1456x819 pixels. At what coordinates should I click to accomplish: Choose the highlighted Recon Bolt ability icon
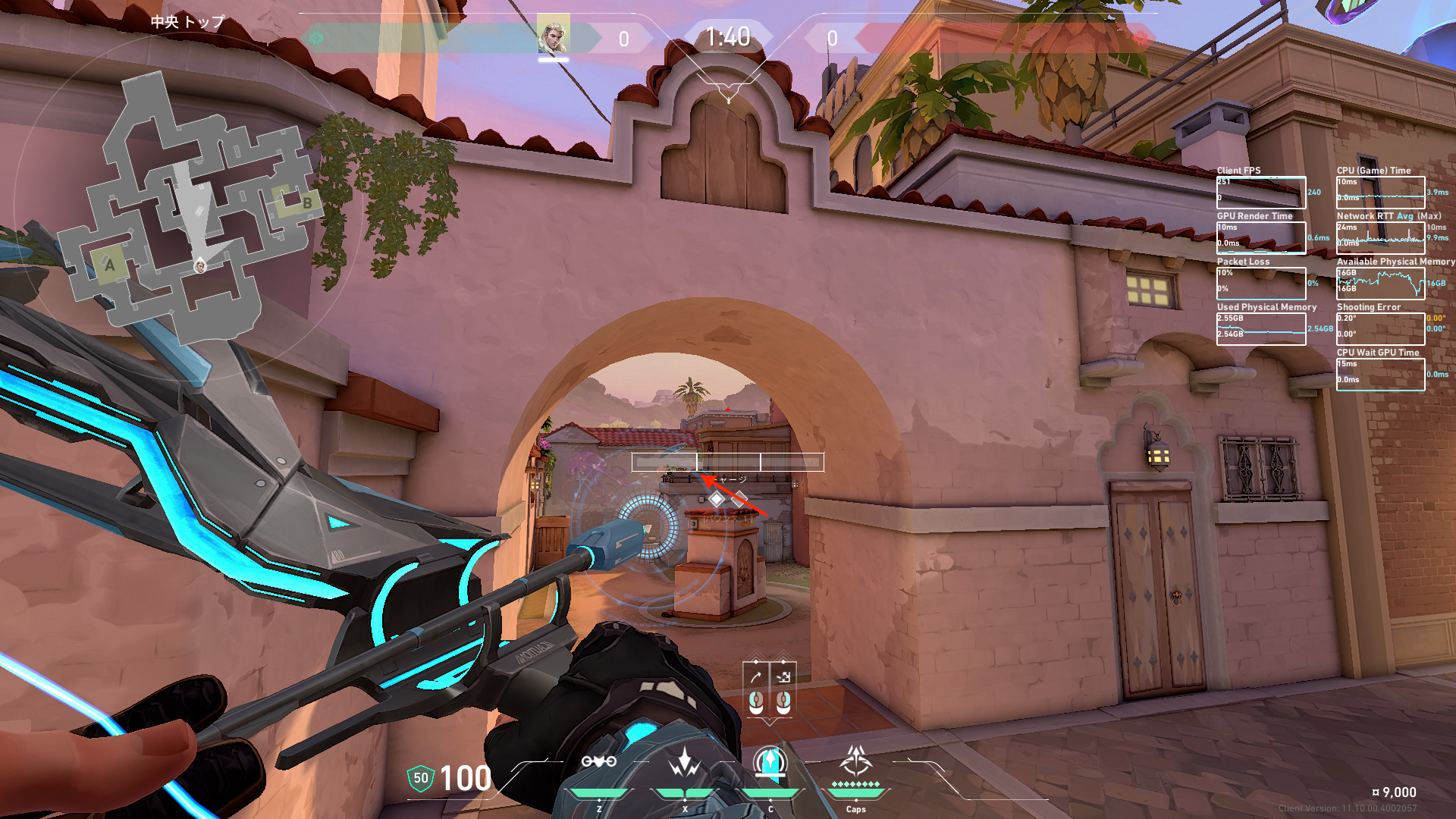pyautogui.click(x=770, y=761)
